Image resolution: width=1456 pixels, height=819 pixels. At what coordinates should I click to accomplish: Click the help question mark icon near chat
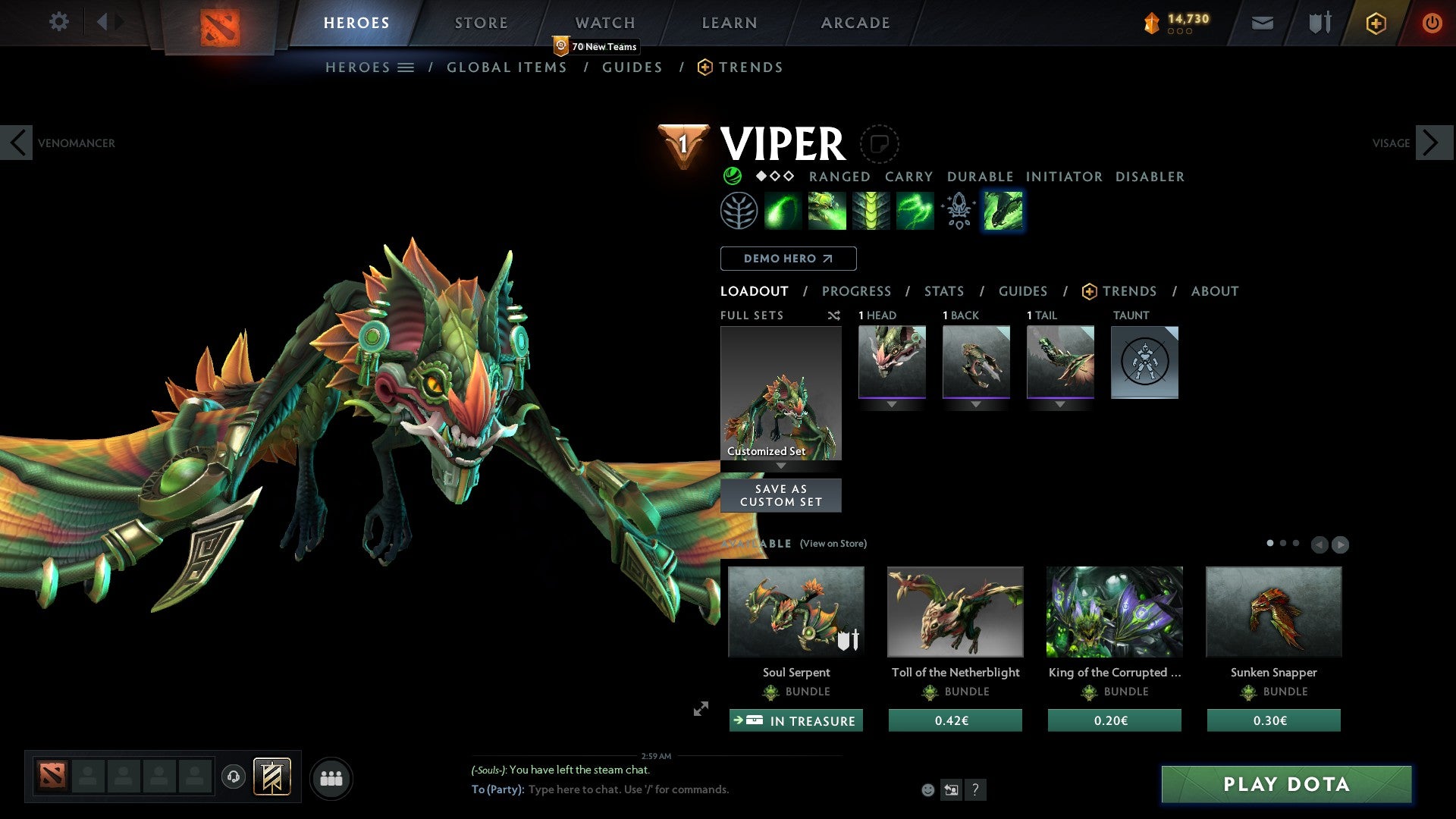(x=975, y=789)
